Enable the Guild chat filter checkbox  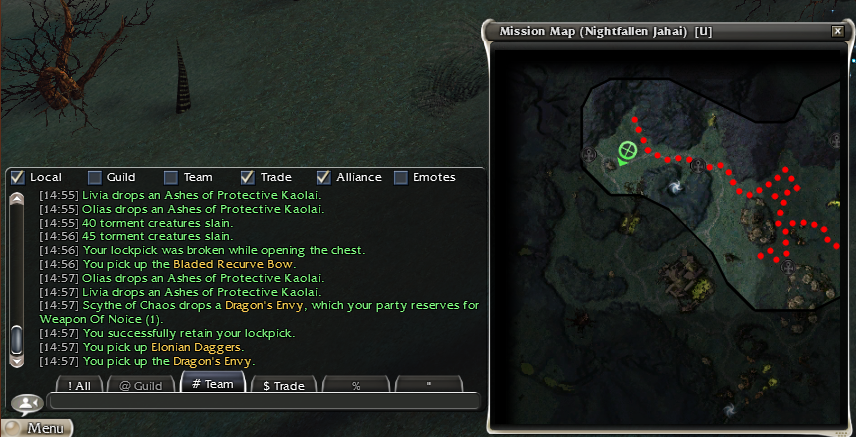[x=94, y=177]
